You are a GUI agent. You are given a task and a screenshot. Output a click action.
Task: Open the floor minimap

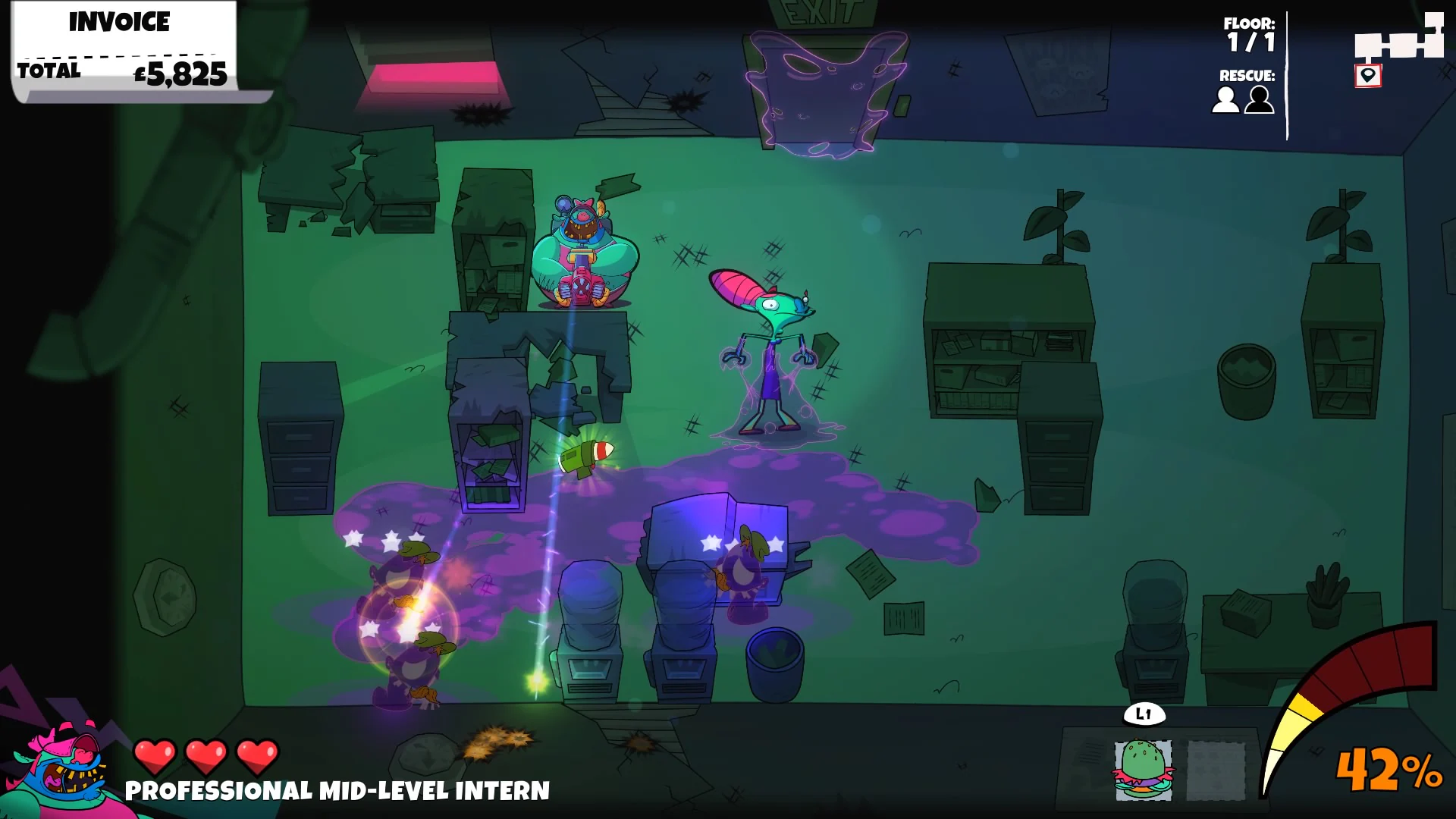(1399, 42)
